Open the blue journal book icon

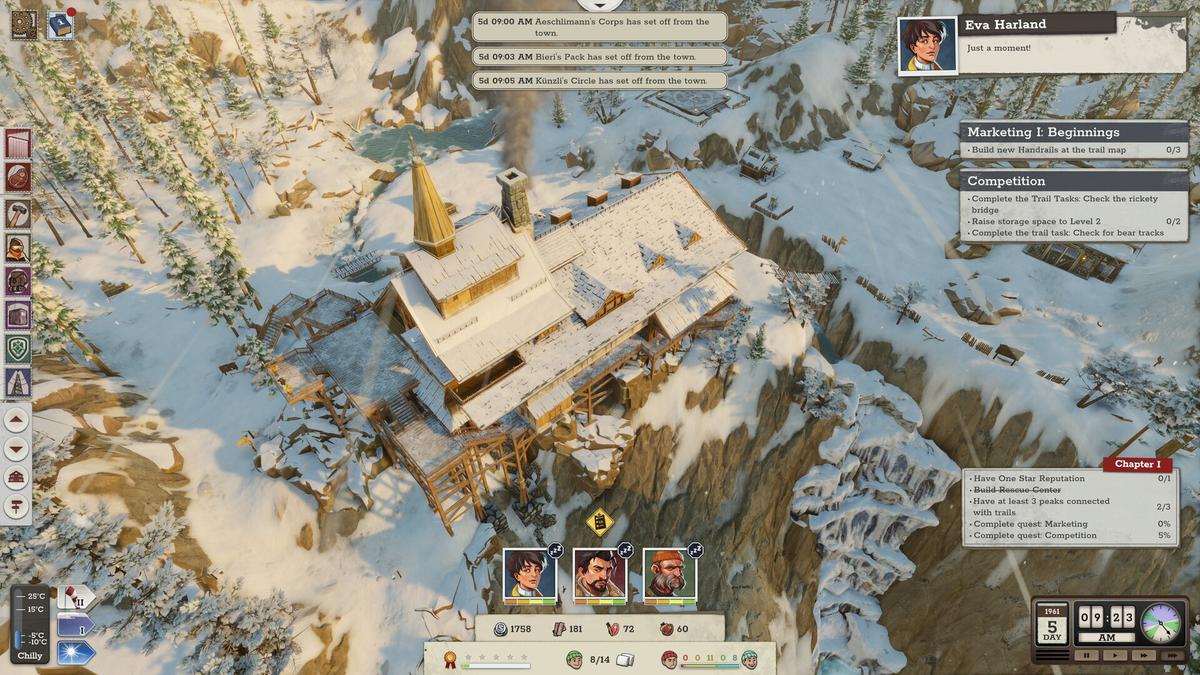pyautogui.click(x=60, y=25)
